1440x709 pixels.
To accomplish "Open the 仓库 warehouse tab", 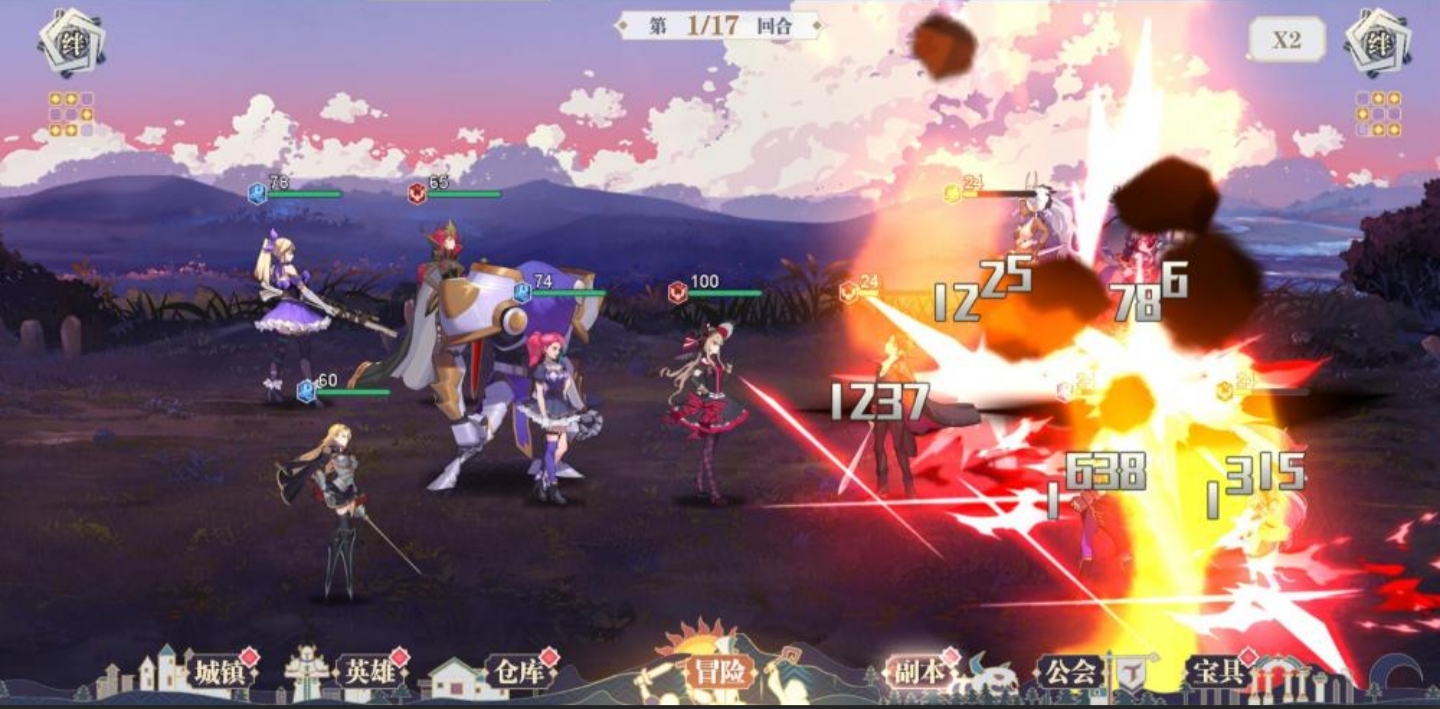I will tap(520, 672).
